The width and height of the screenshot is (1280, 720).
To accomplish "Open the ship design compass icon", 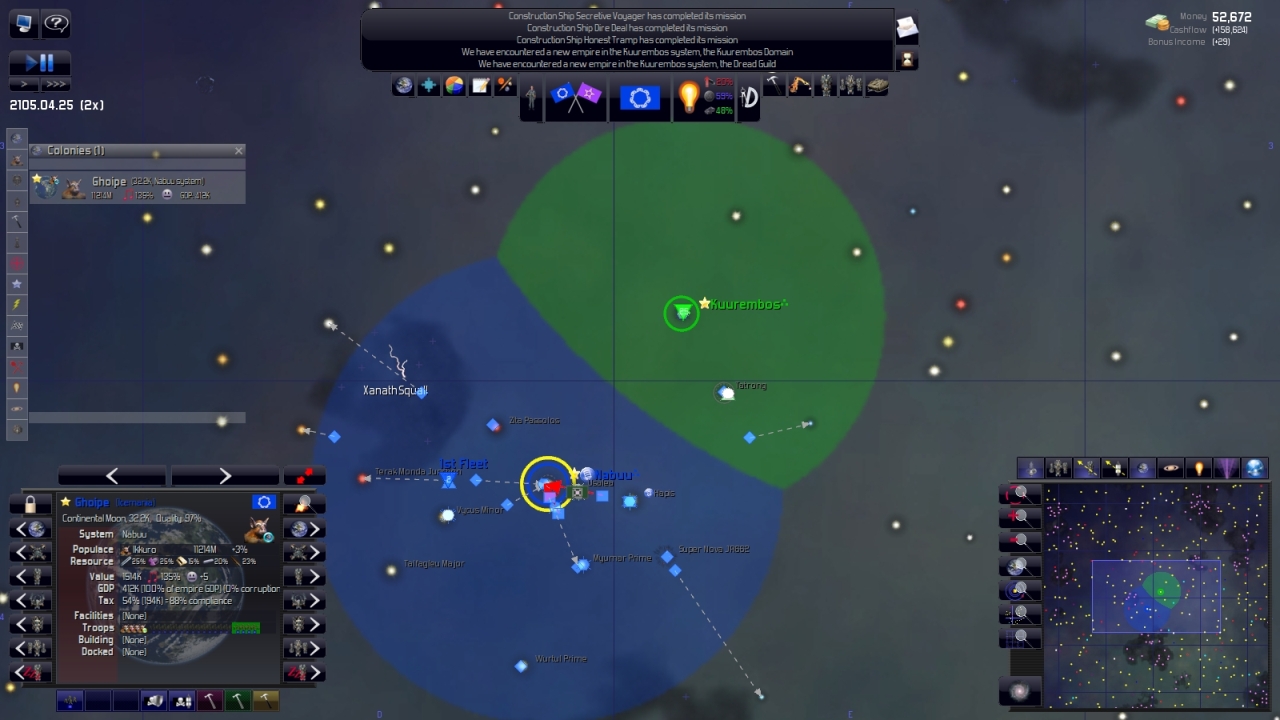I will pos(747,99).
